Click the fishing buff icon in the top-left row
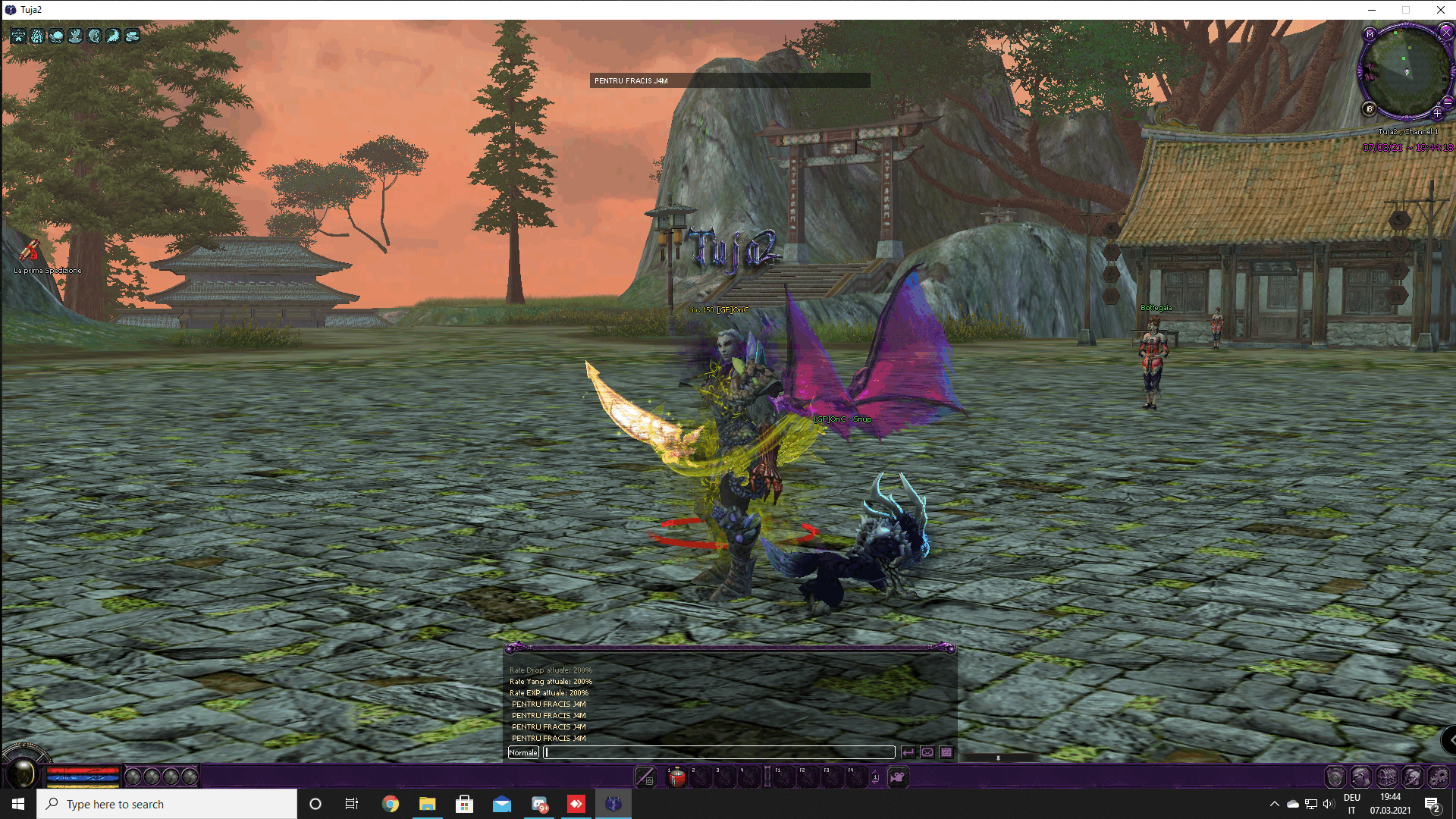This screenshot has width=1456, height=819. tap(93, 36)
